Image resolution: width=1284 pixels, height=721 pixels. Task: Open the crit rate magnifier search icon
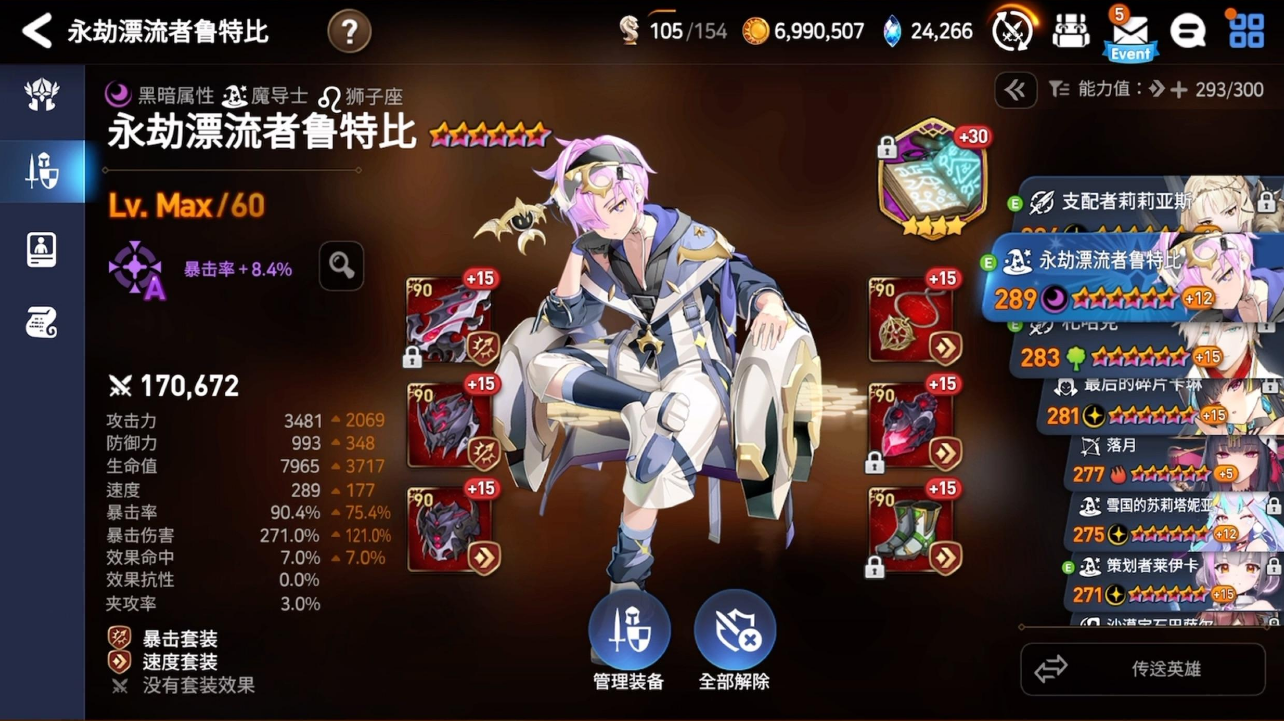click(x=340, y=267)
